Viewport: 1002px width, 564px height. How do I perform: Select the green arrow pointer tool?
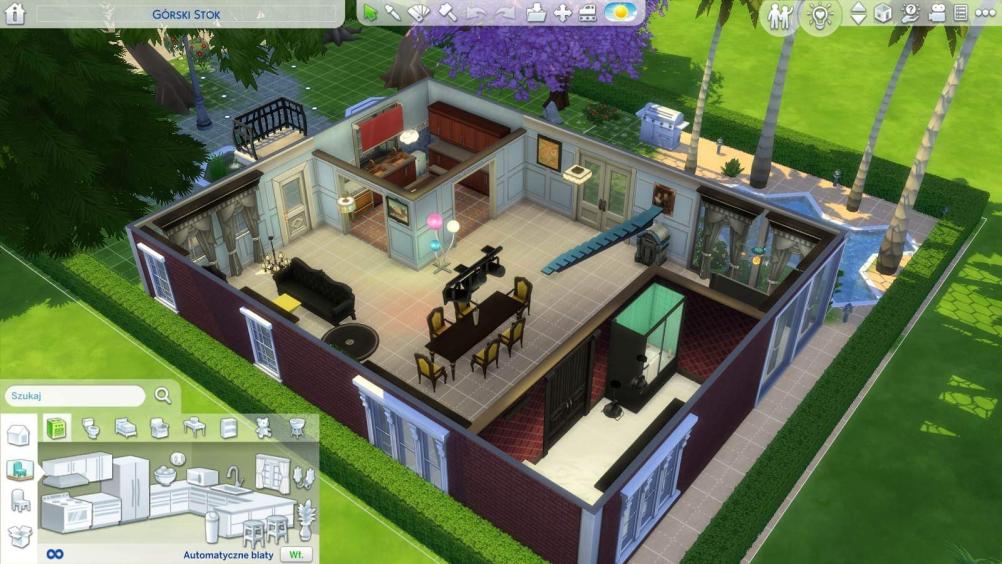(371, 13)
